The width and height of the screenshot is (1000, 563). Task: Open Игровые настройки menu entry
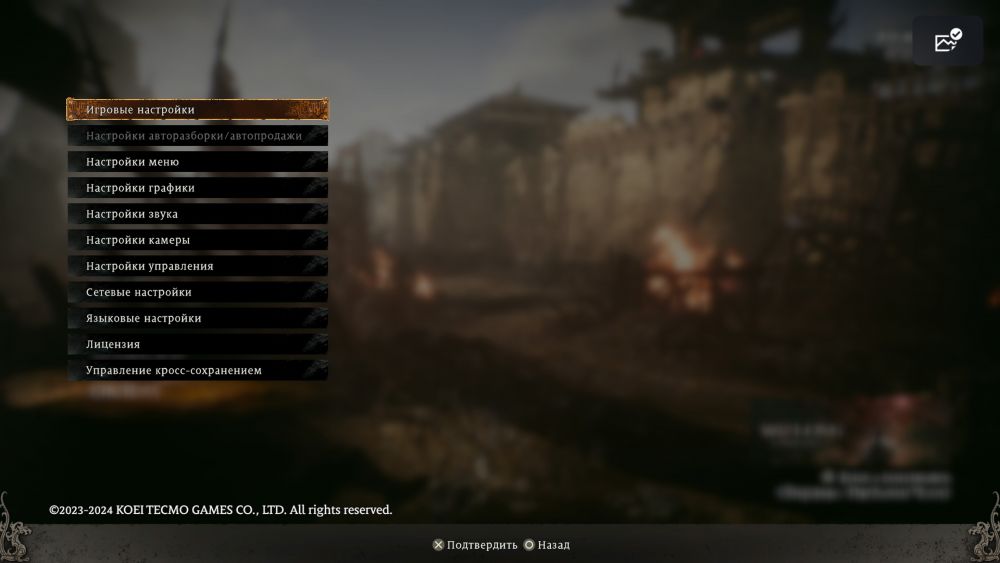197,109
